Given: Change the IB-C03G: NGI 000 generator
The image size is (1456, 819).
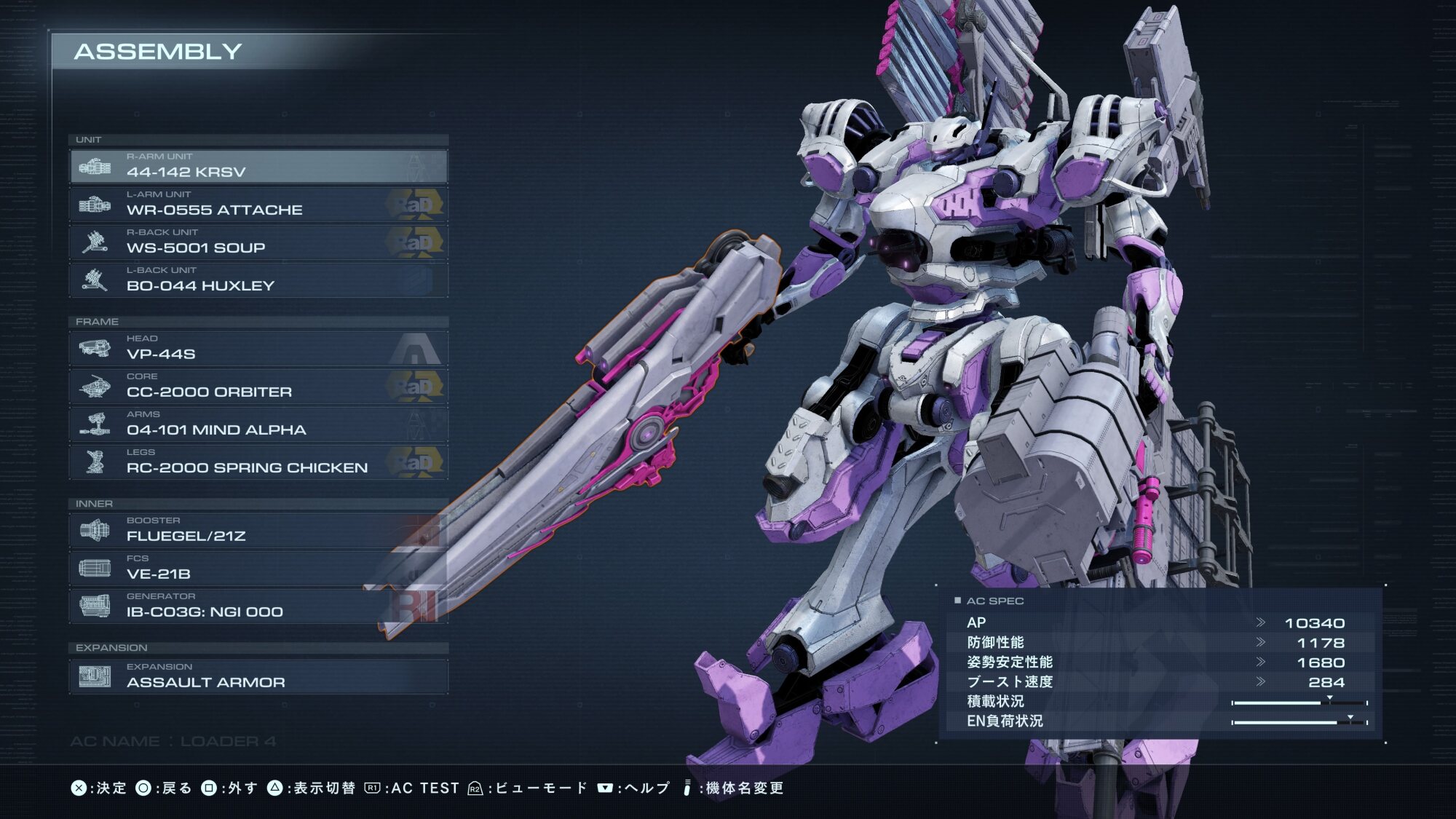Looking at the screenshot, I should click(258, 606).
